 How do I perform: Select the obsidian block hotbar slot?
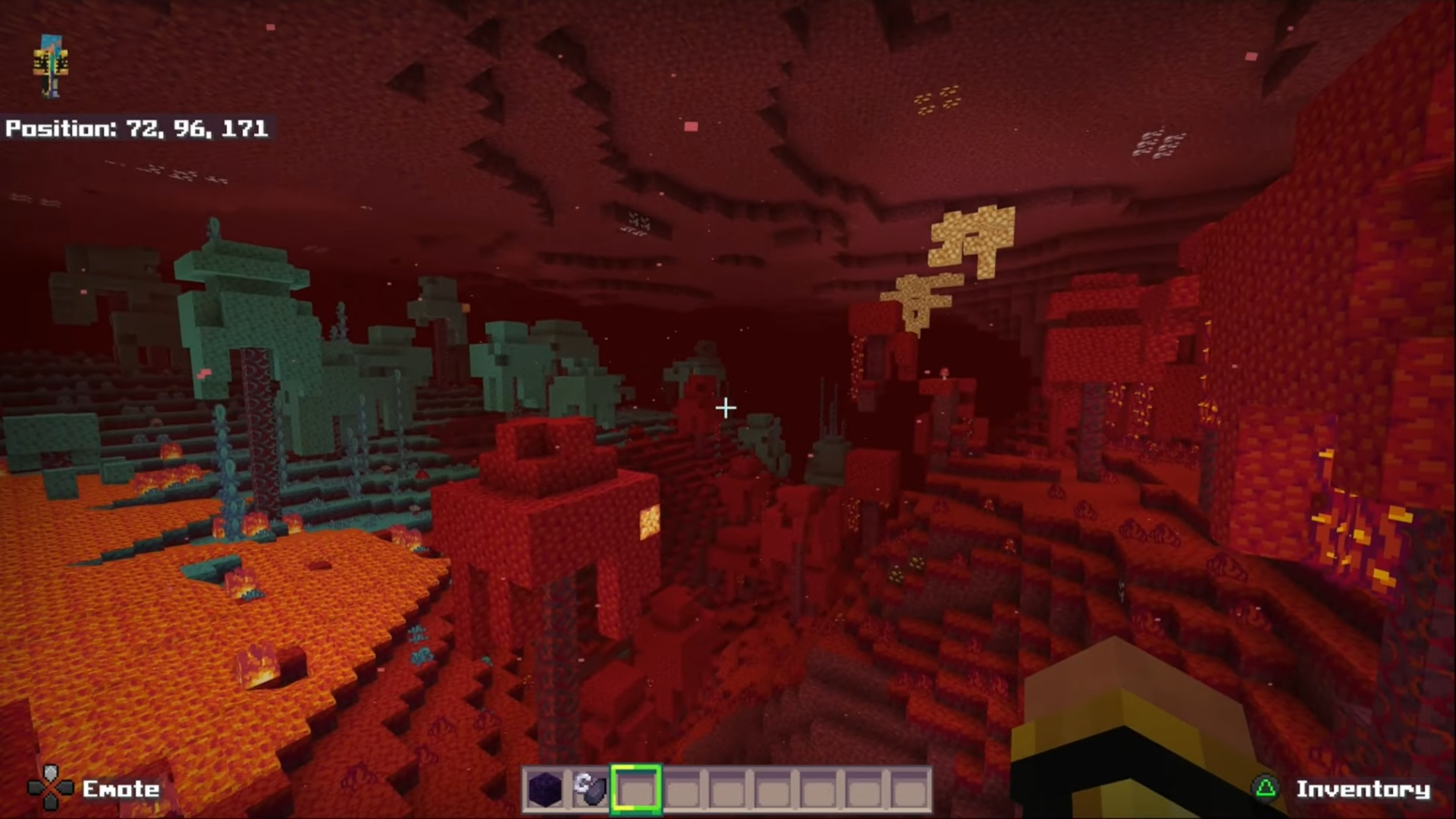(545, 789)
